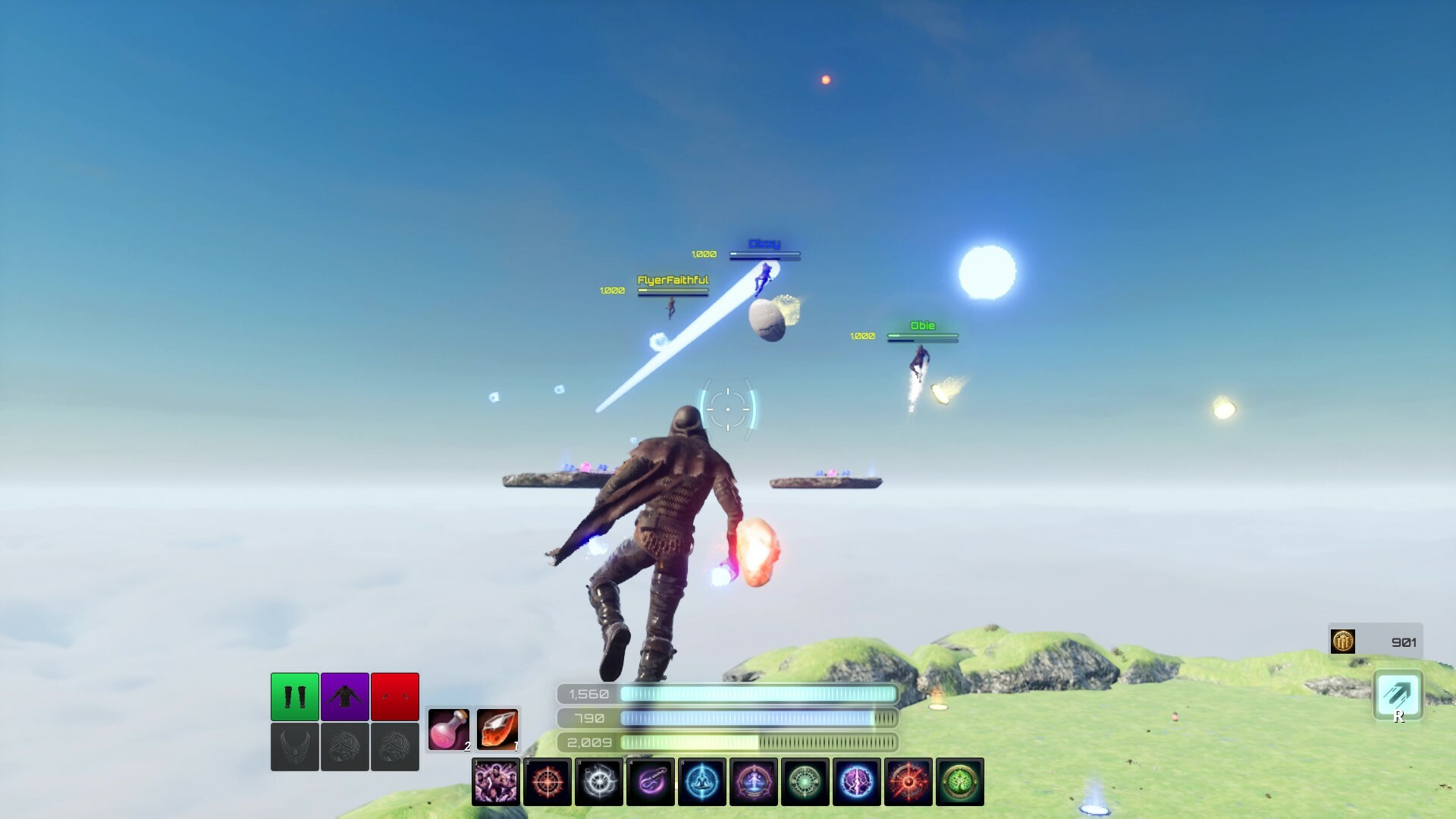Select hotbar ability in slot 1

click(497, 782)
